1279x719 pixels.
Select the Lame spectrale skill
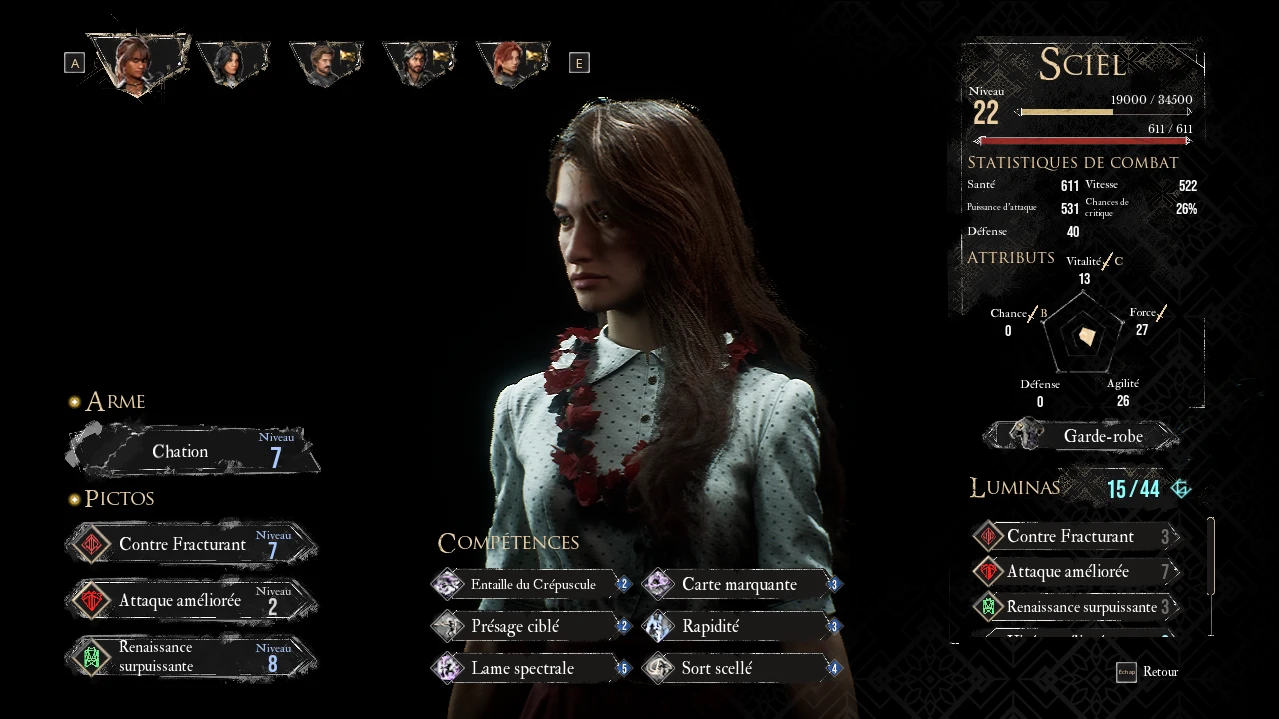530,669
